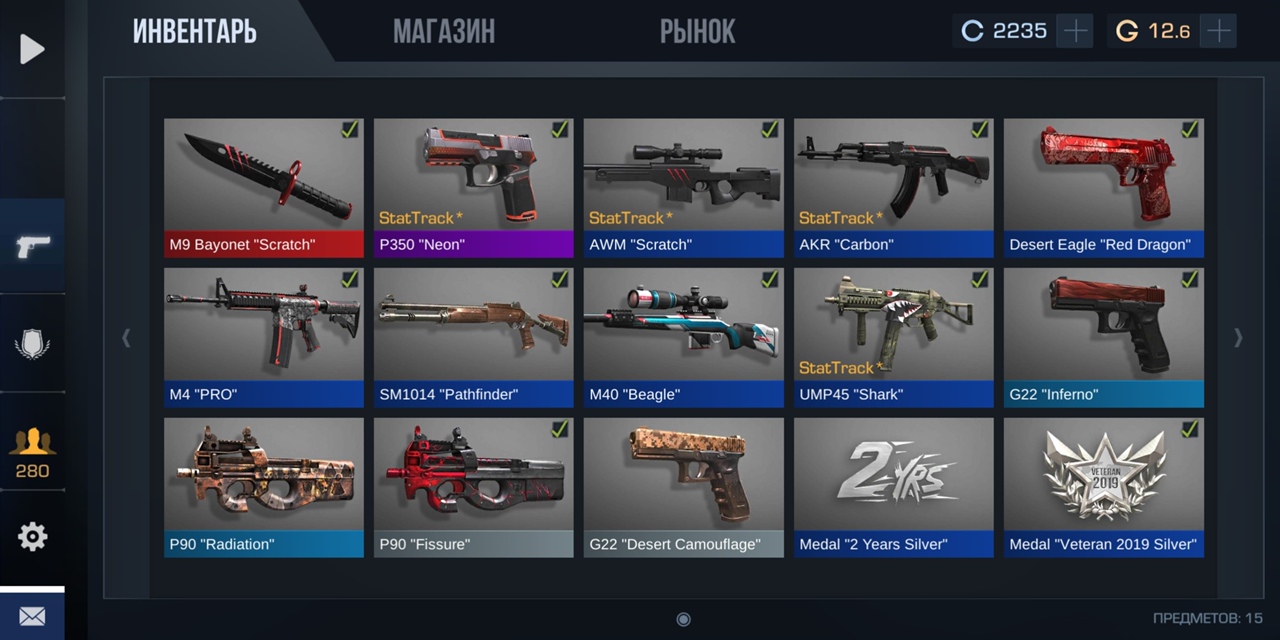This screenshot has width=1280, height=640.
Task: Select the Инвентарь tab
Action: (195, 32)
